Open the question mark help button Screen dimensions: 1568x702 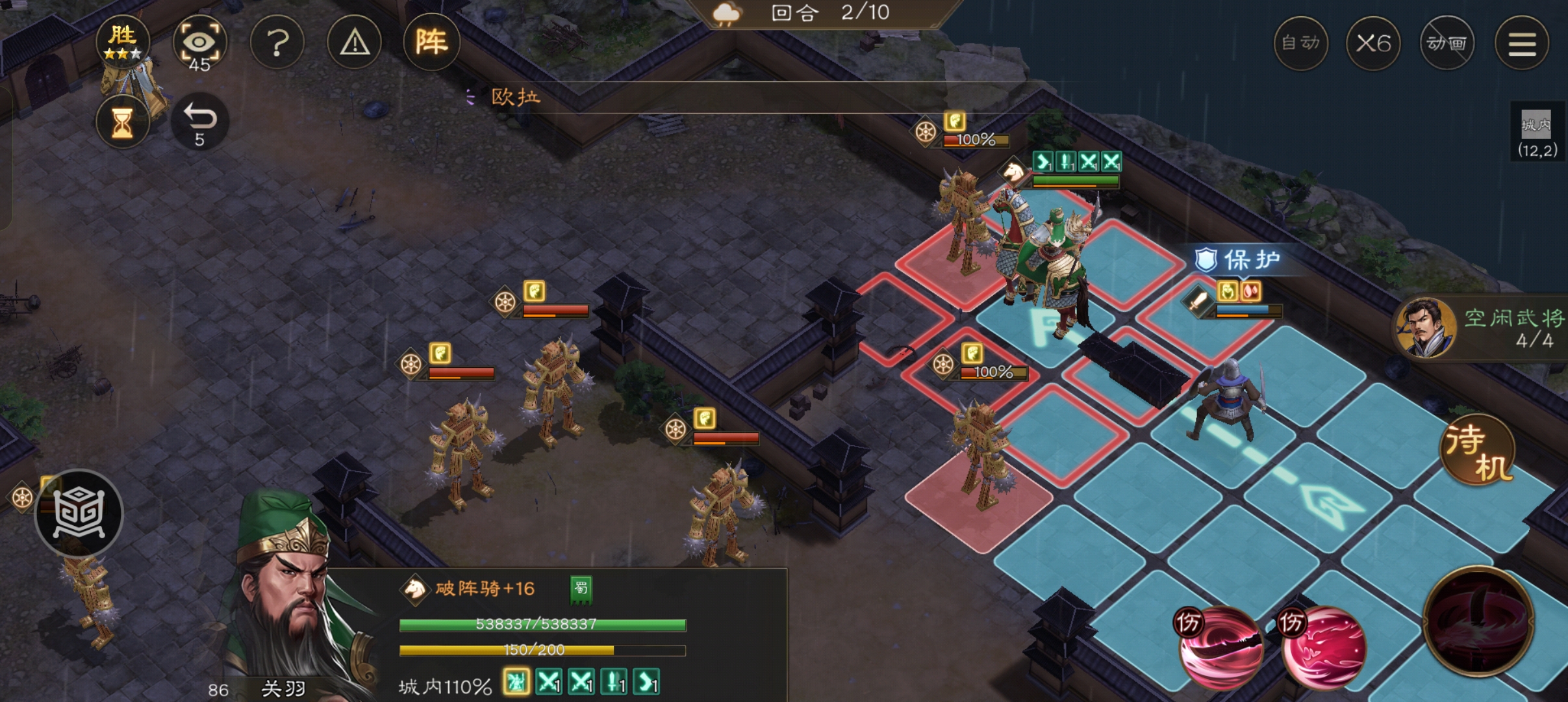click(x=277, y=44)
